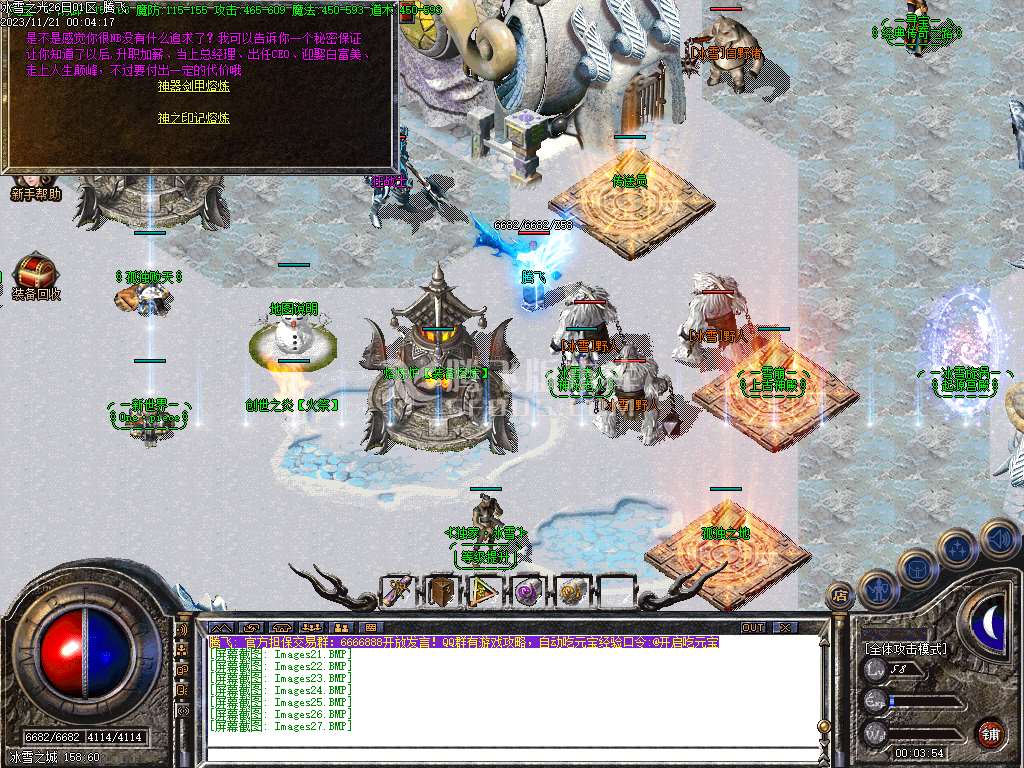This screenshot has width=1024, height=768.
Task: Click the 店 shop round button
Action: pyautogui.click(x=840, y=595)
